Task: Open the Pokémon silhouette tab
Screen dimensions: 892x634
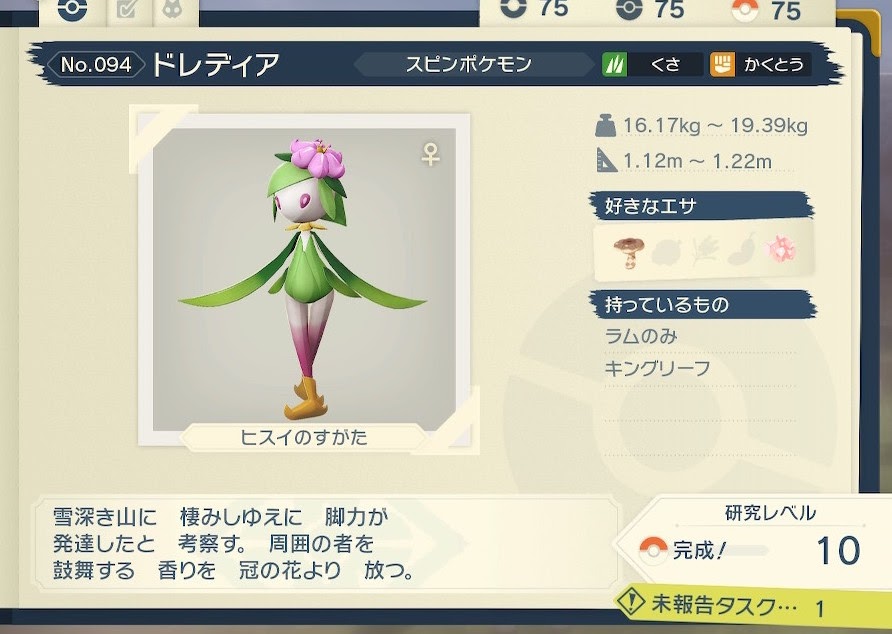Action: tap(171, 11)
